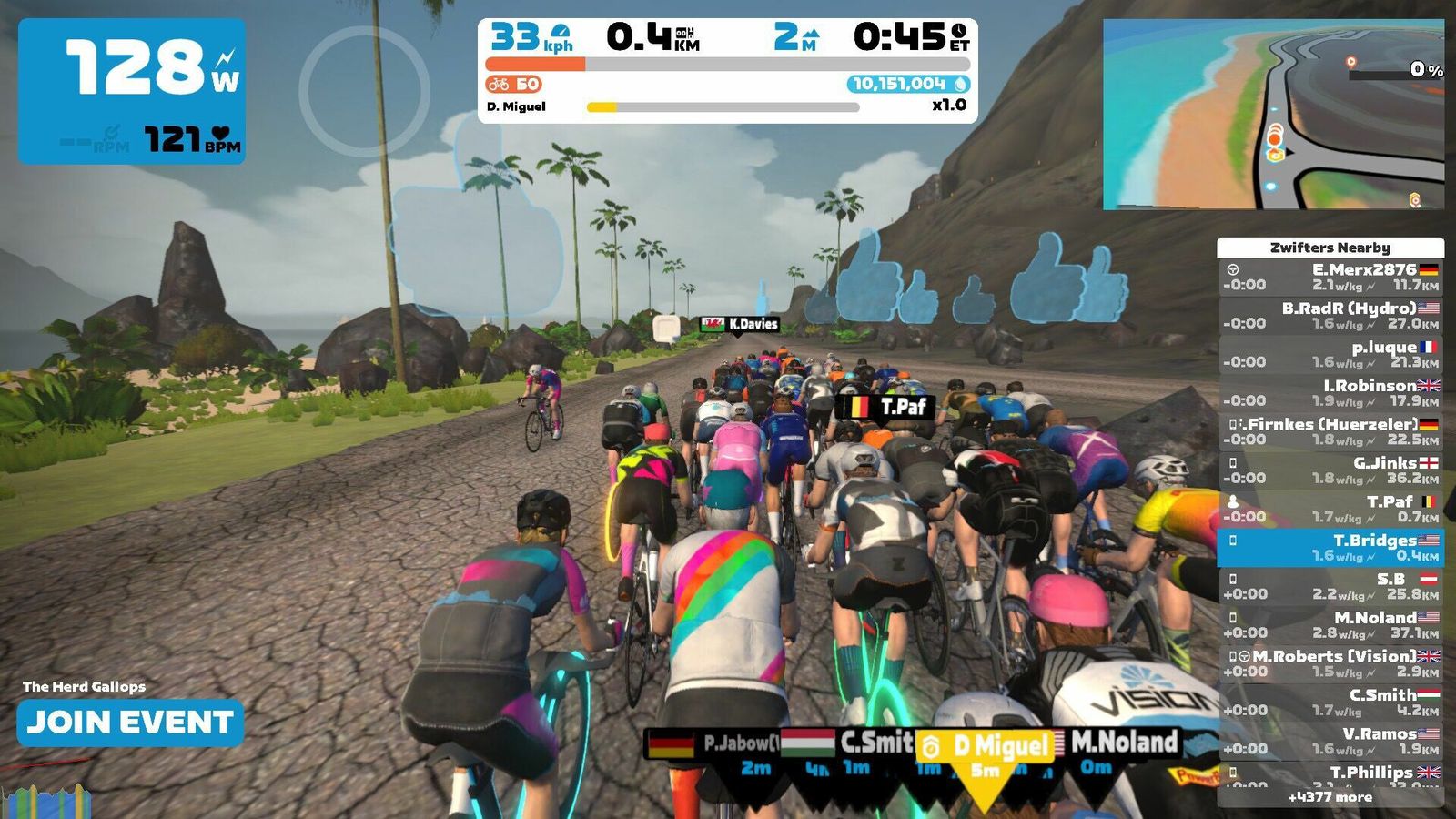The image size is (1456, 819).
Task: Select V.Ramos rider row
Action: tap(1330, 741)
